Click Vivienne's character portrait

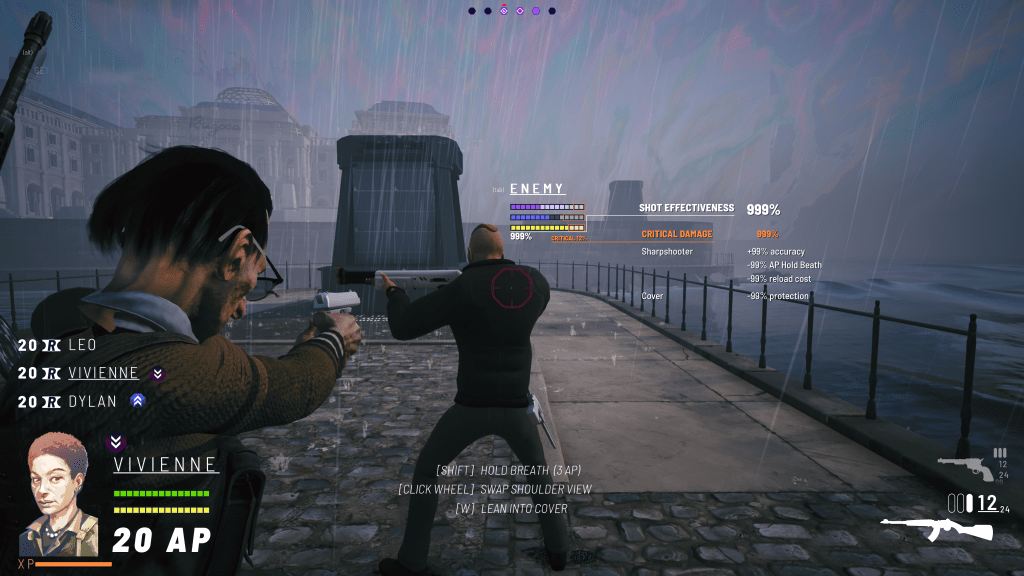click(x=60, y=494)
